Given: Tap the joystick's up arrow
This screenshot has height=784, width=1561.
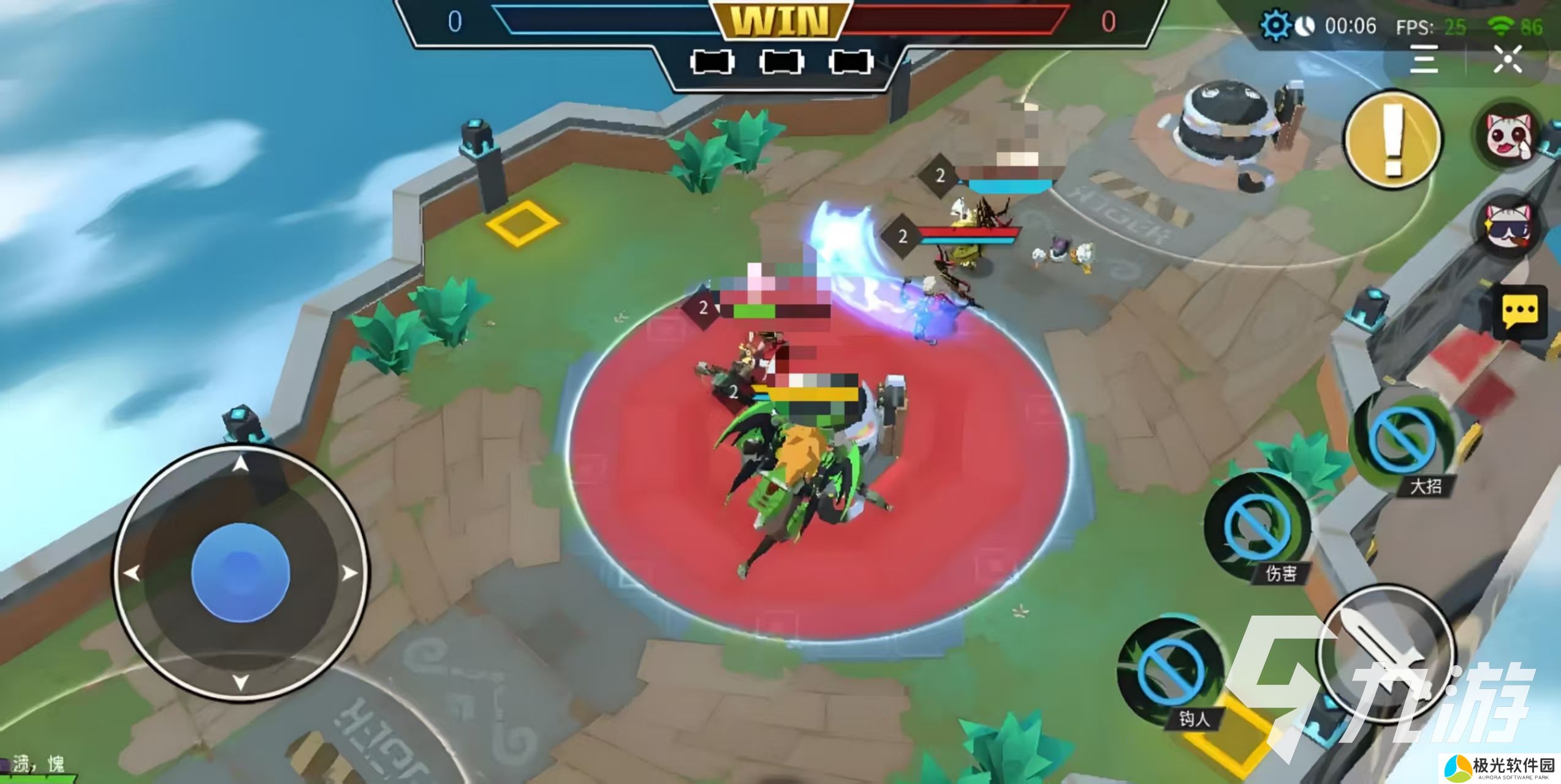Looking at the screenshot, I should tap(241, 466).
